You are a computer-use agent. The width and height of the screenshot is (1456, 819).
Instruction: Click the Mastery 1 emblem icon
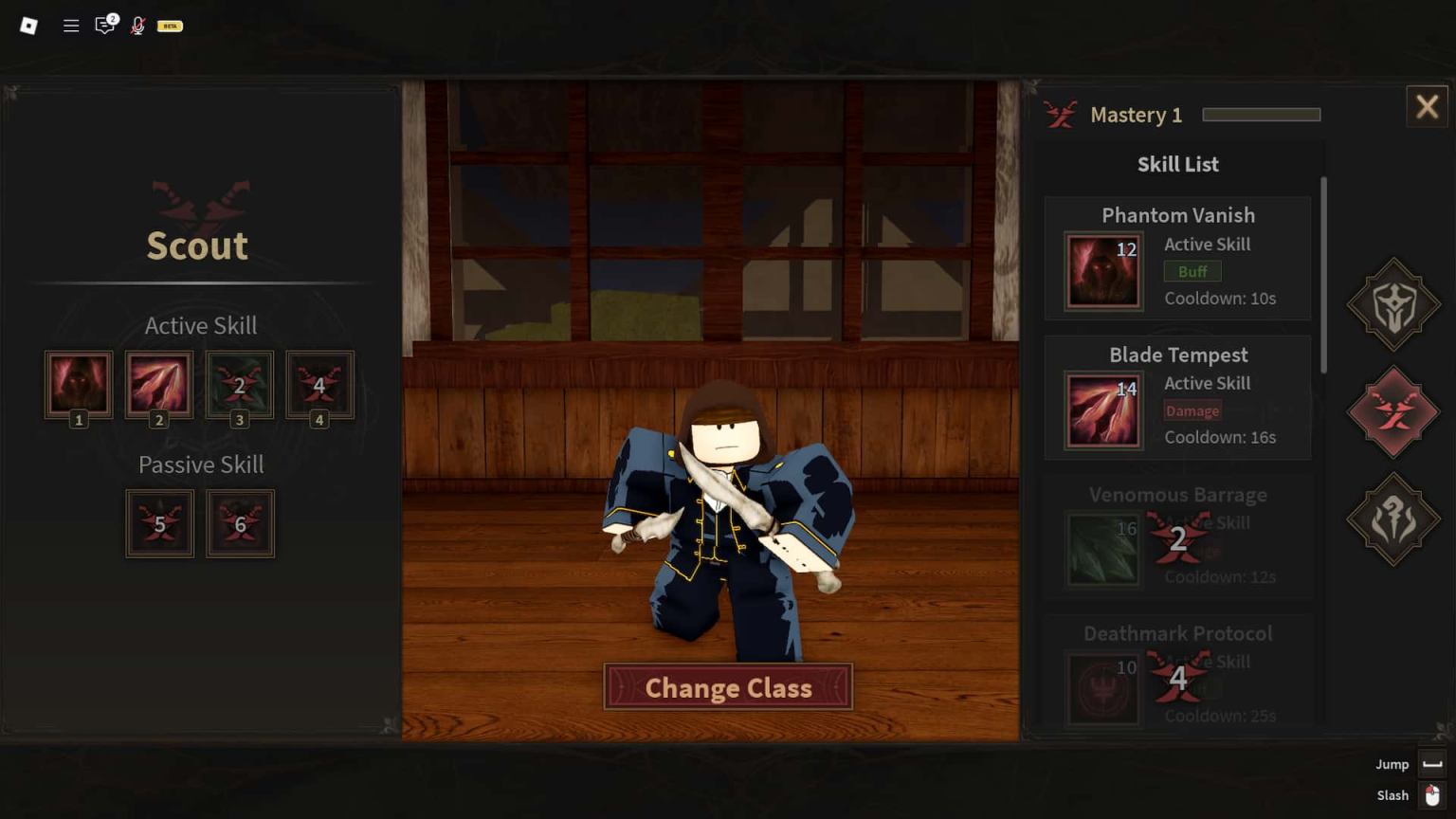click(1061, 113)
